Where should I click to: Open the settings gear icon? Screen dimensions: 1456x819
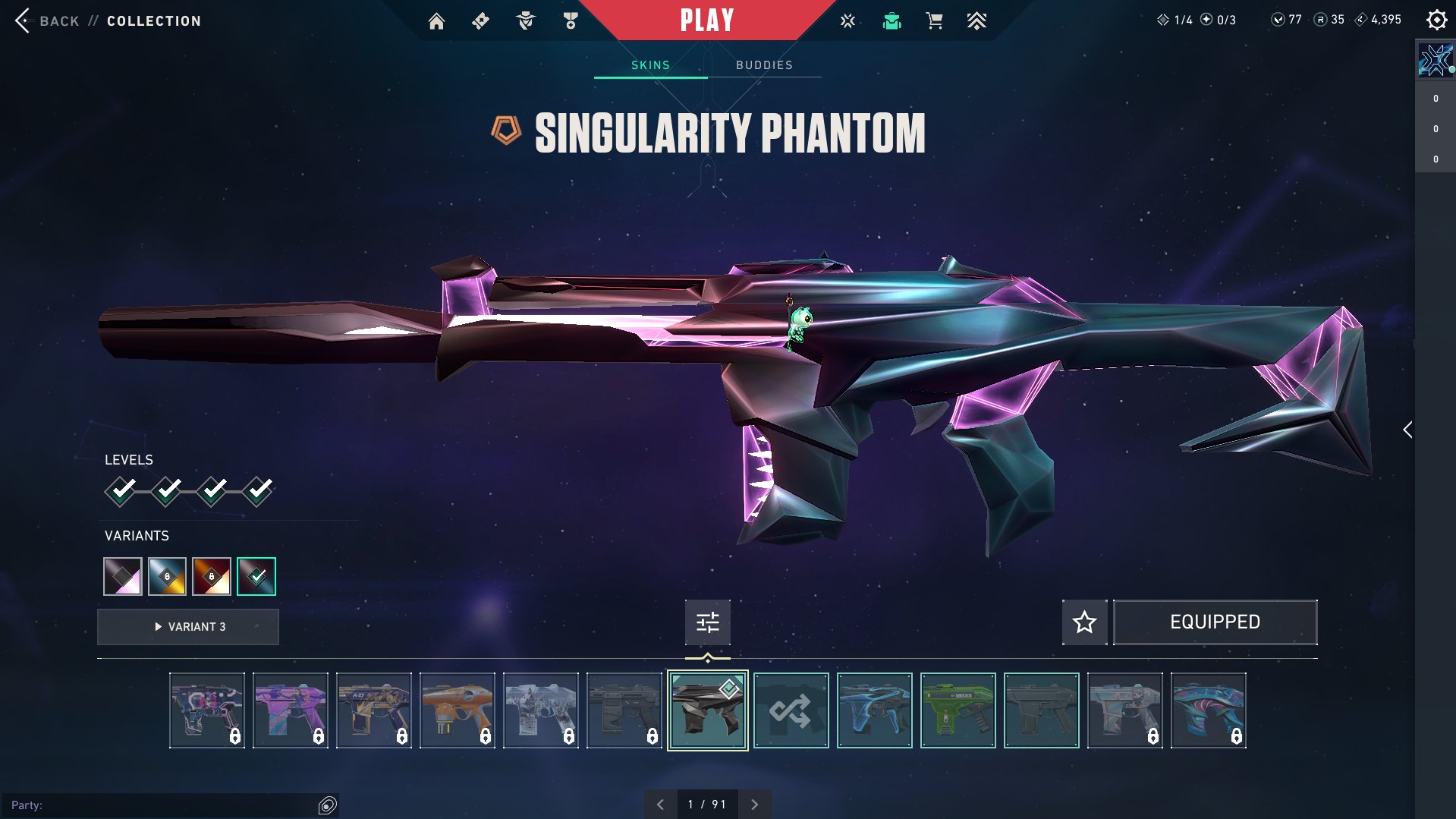pos(1436,20)
